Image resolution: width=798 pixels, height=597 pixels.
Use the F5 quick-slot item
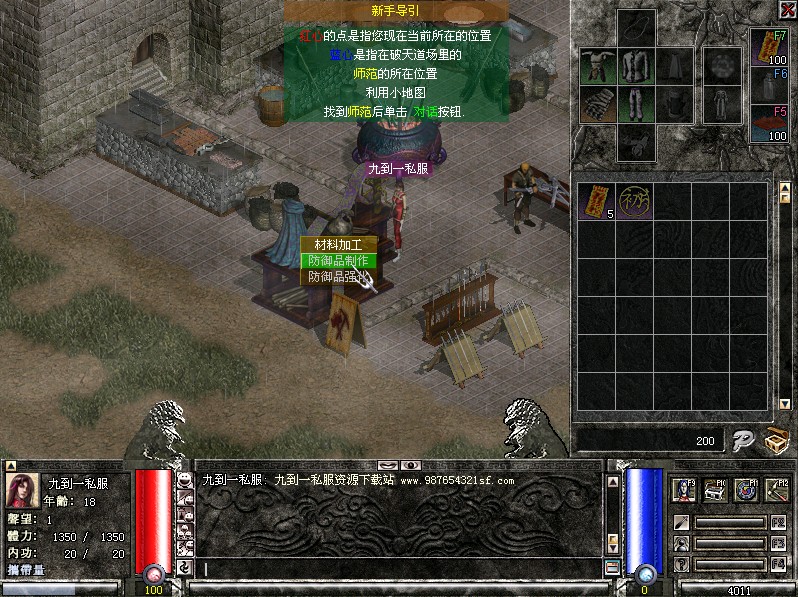point(769,124)
